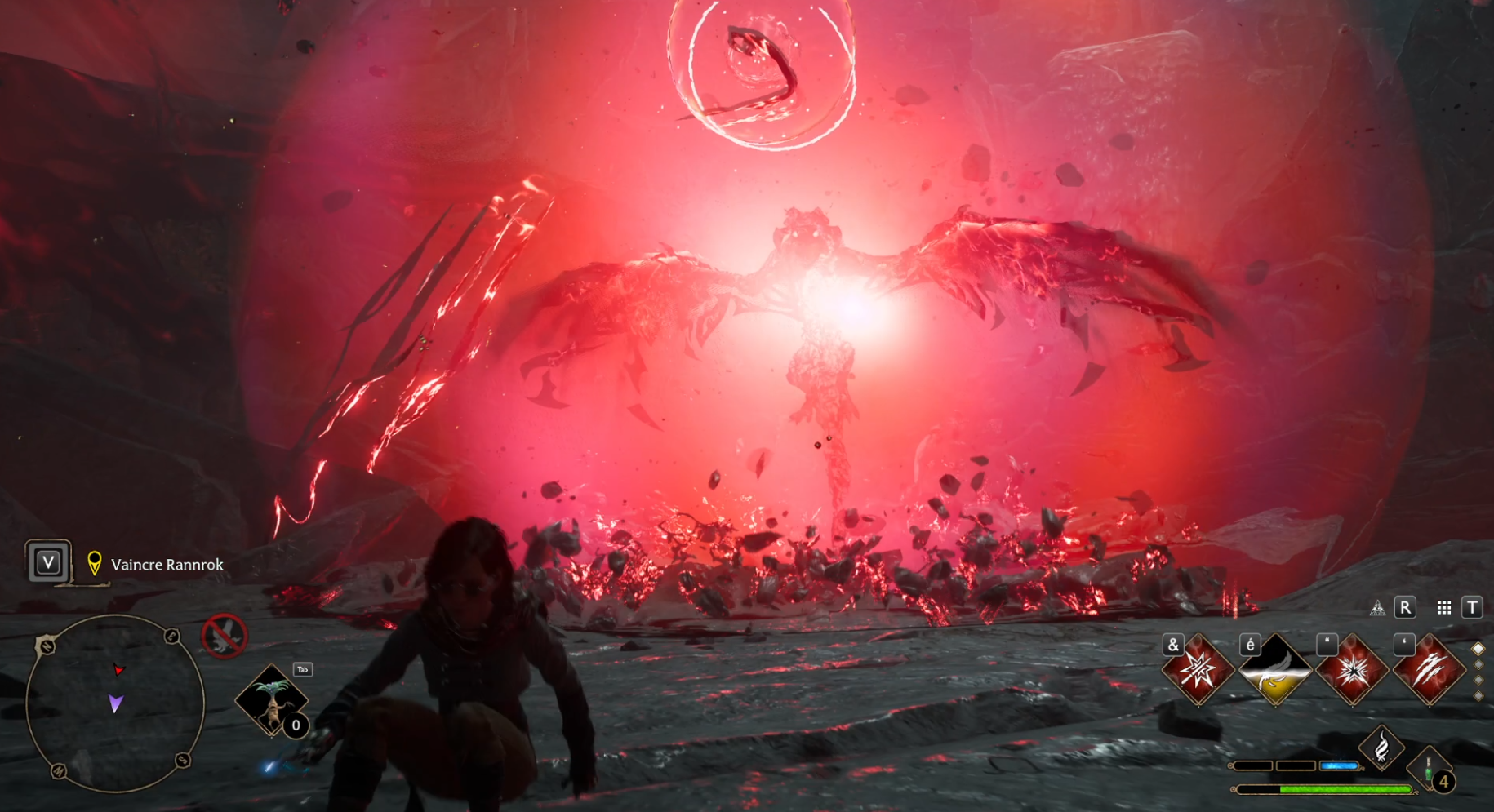Viewport: 1494px width, 812px height.
Task: Click the Vaincre Rannrok objective text
Action: (x=165, y=565)
